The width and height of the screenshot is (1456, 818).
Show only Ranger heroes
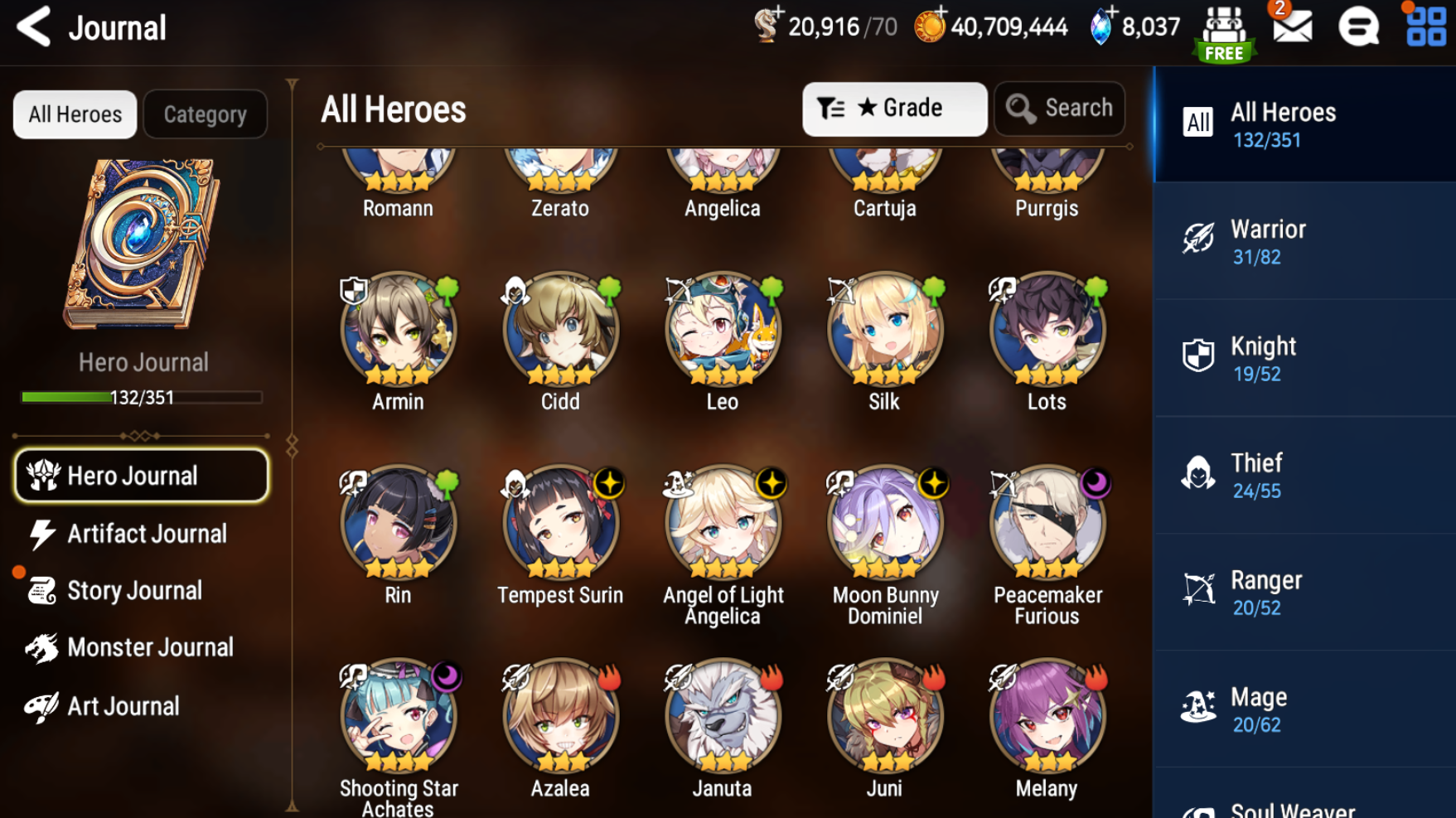click(1304, 592)
